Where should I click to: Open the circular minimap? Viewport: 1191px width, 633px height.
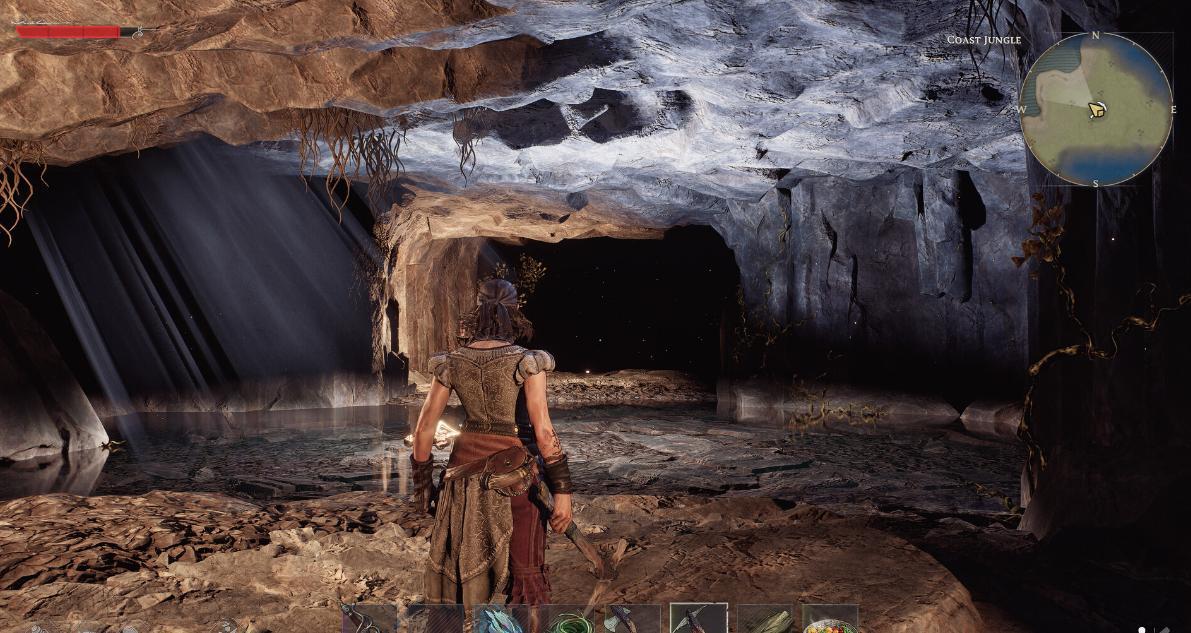[x=1095, y=109]
